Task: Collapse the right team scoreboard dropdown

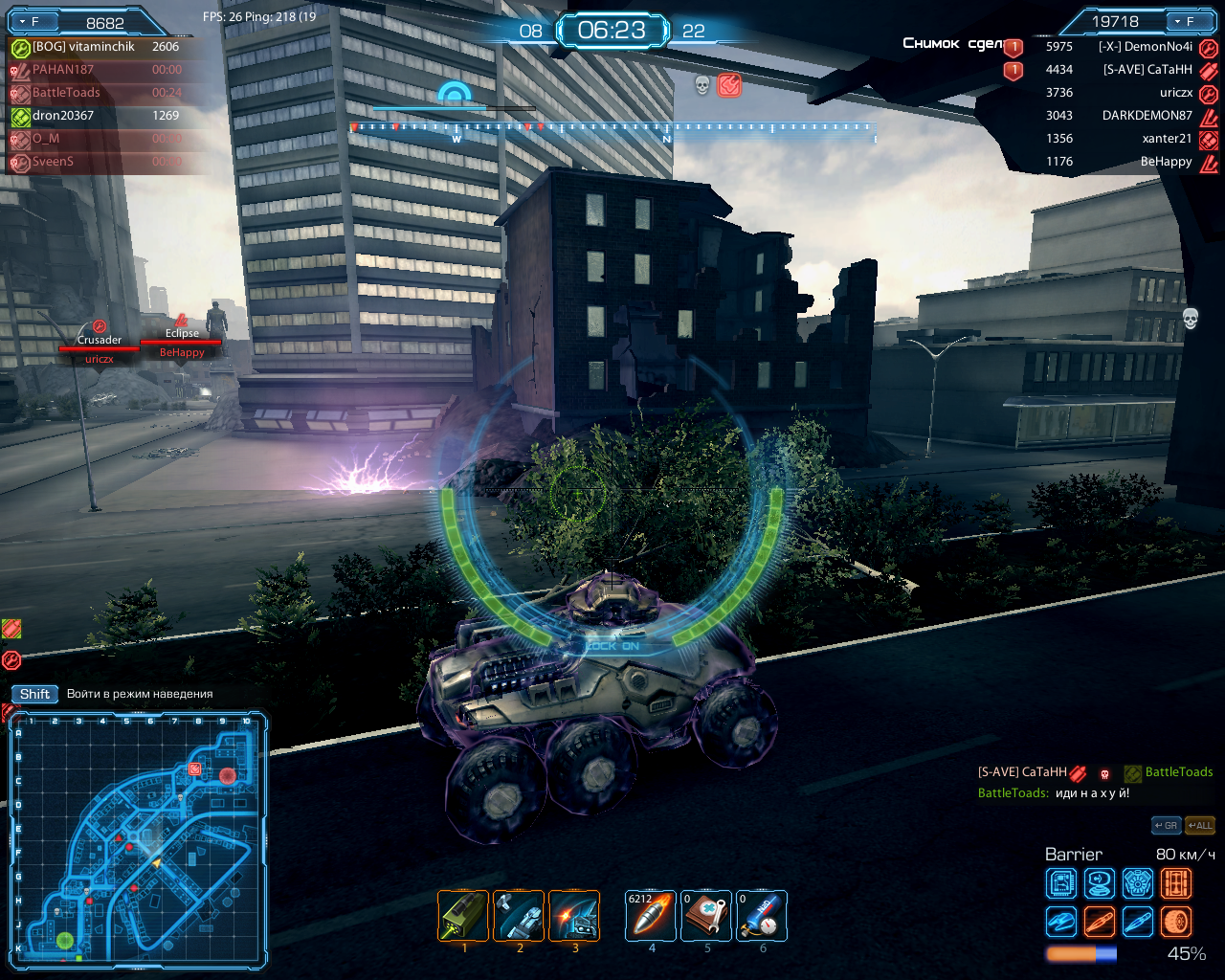Action: [1176, 21]
